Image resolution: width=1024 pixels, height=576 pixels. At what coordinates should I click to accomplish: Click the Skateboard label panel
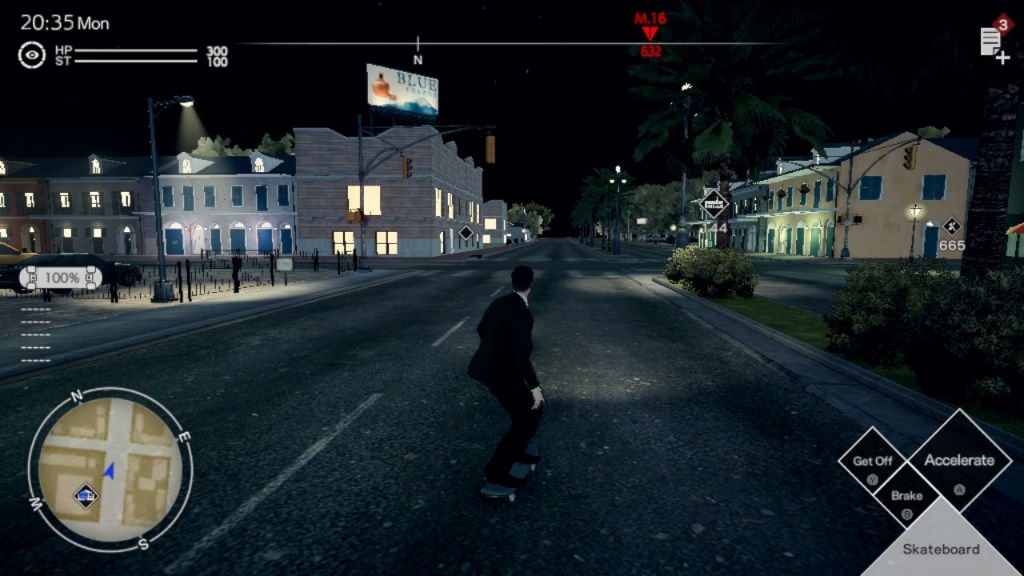(x=941, y=548)
